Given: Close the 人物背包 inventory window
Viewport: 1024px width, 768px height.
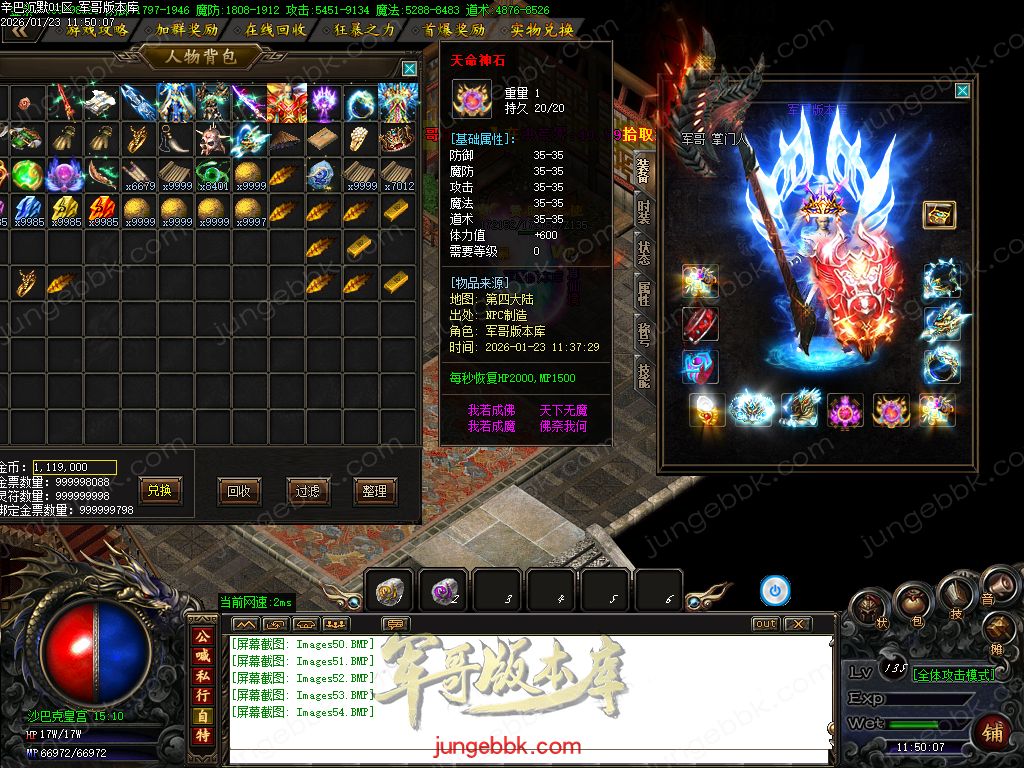Looking at the screenshot, I should pos(409,68).
